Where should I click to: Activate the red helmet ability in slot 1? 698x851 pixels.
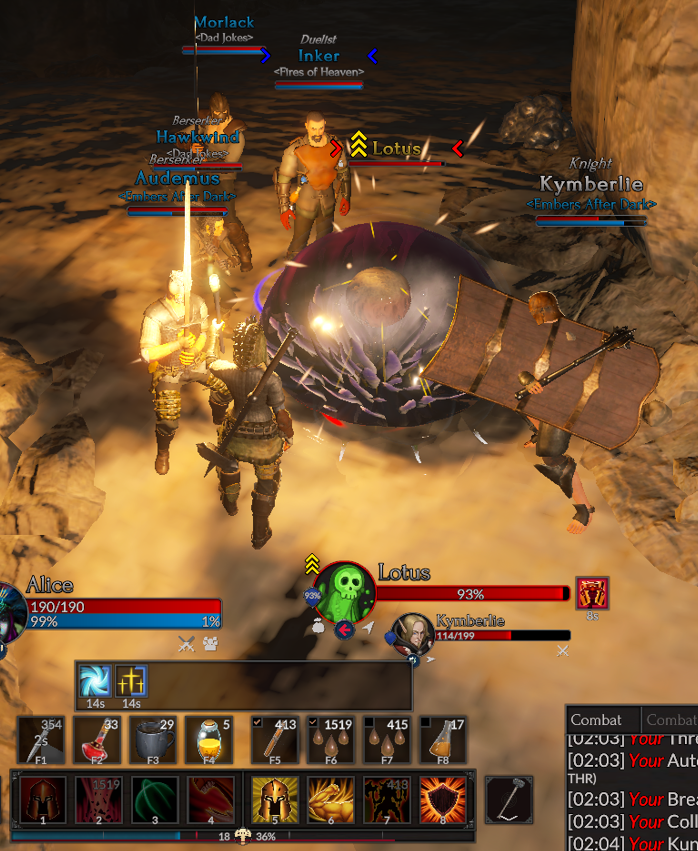[43, 799]
